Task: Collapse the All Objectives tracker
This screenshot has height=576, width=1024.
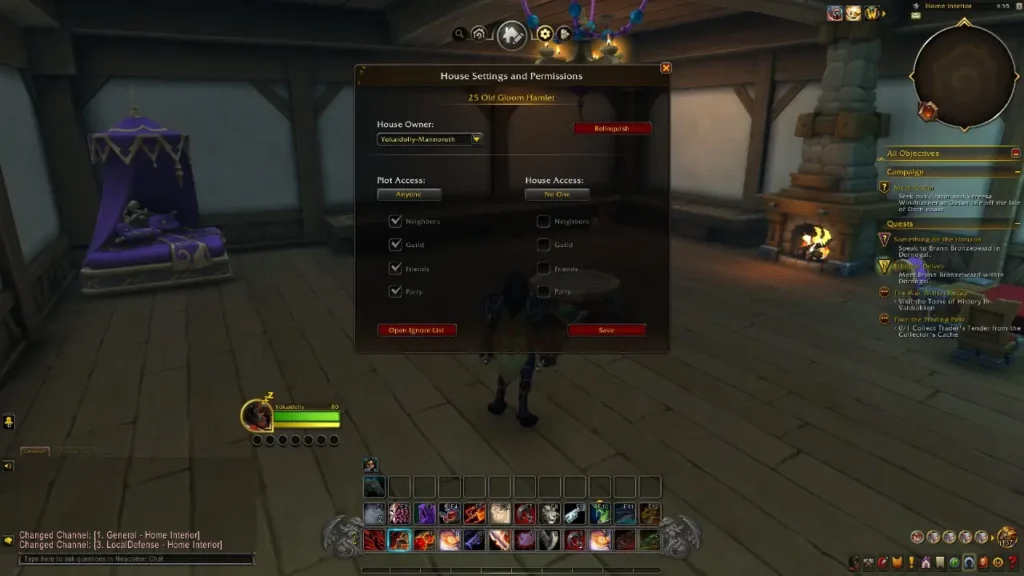Action: 1016,153
